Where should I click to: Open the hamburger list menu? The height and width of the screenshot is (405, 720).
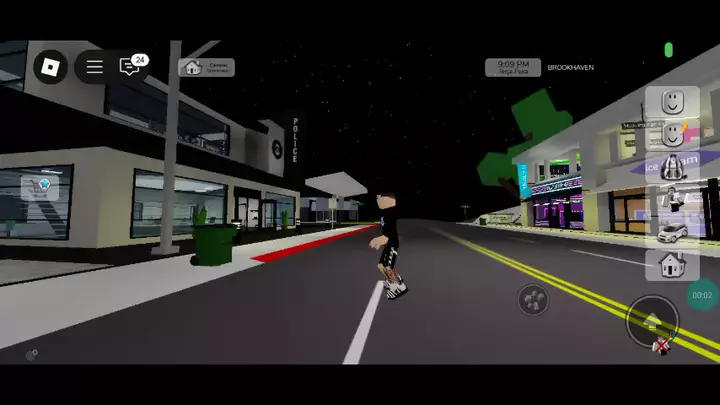(94, 67)
